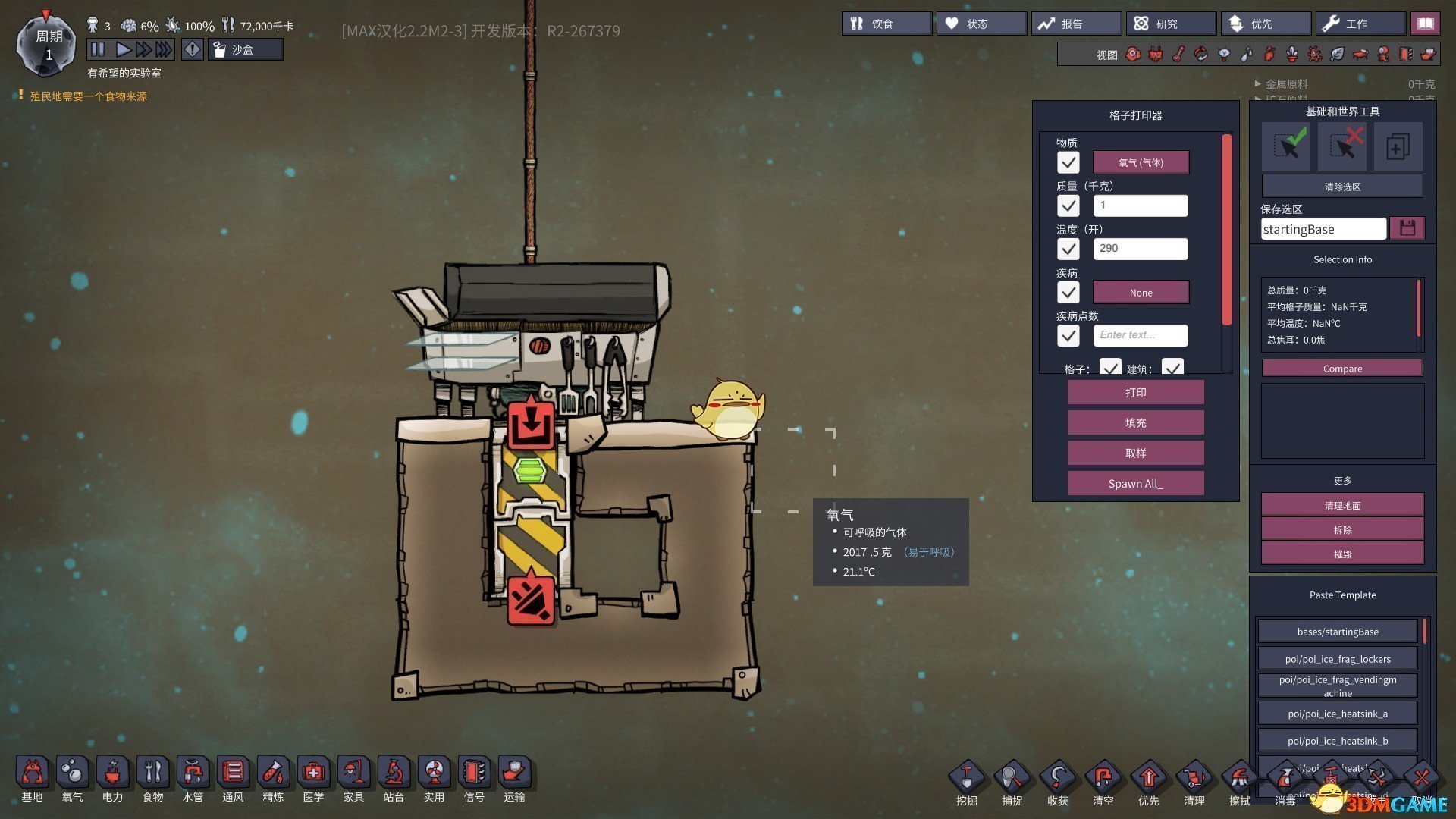The height and width of the screenshot is (819, 1456).
Task: Open the 饮食 (Food) menu
Action: point(886,24)
